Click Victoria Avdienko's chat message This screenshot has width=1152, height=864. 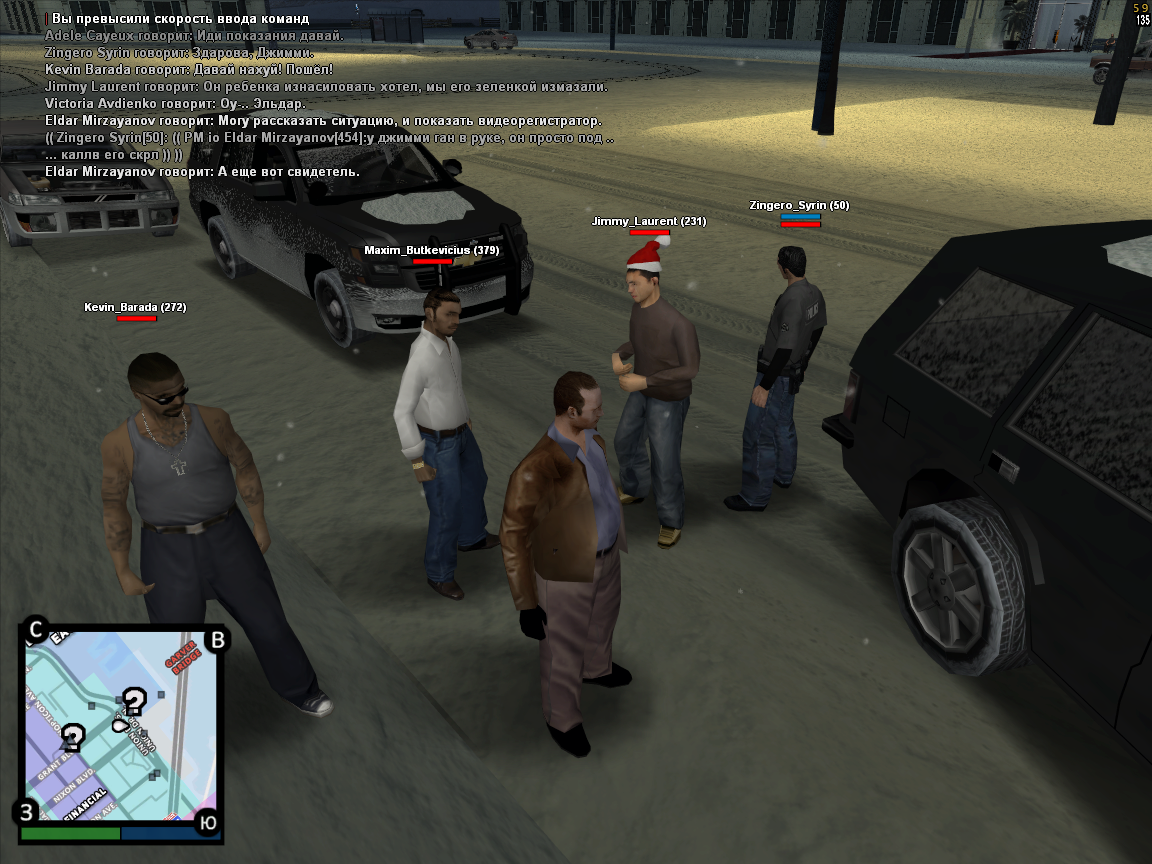click(x=175, y=103)
